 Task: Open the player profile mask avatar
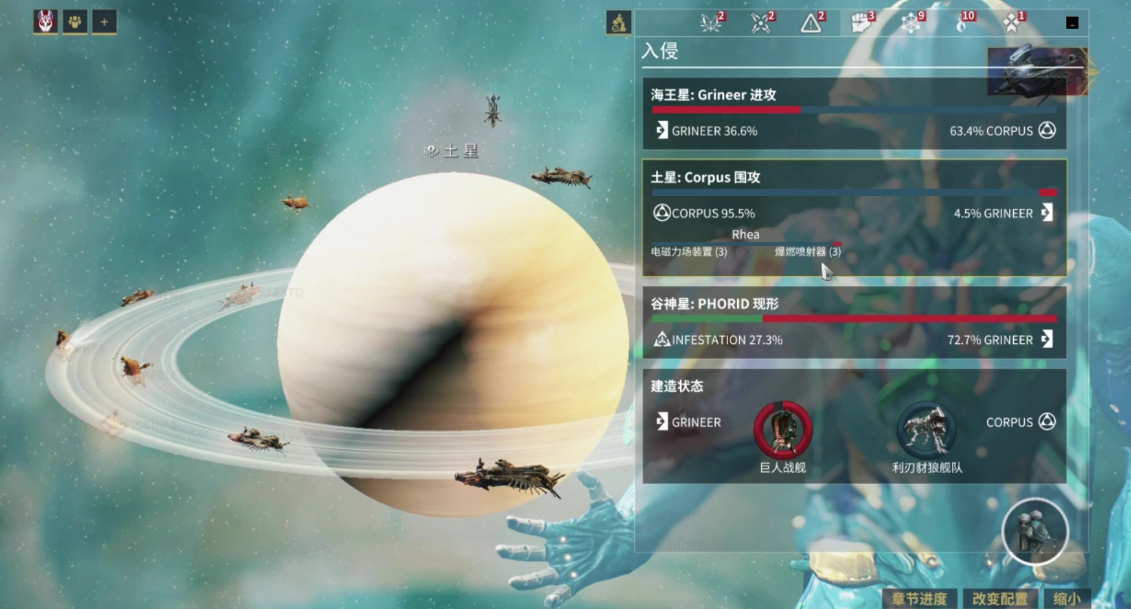[45, 21]
